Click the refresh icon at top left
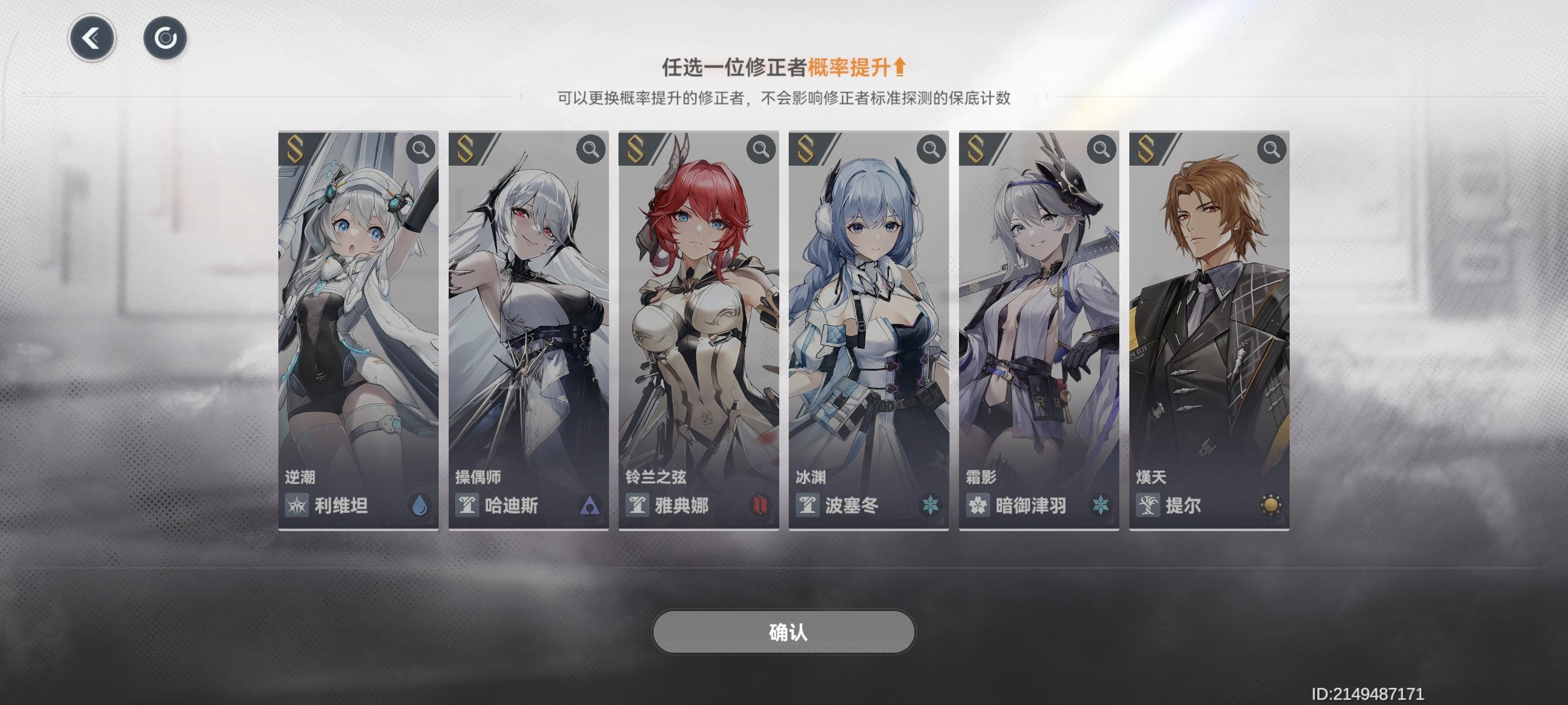Screen dimensions: 1568x705 (x=166, y=38)
